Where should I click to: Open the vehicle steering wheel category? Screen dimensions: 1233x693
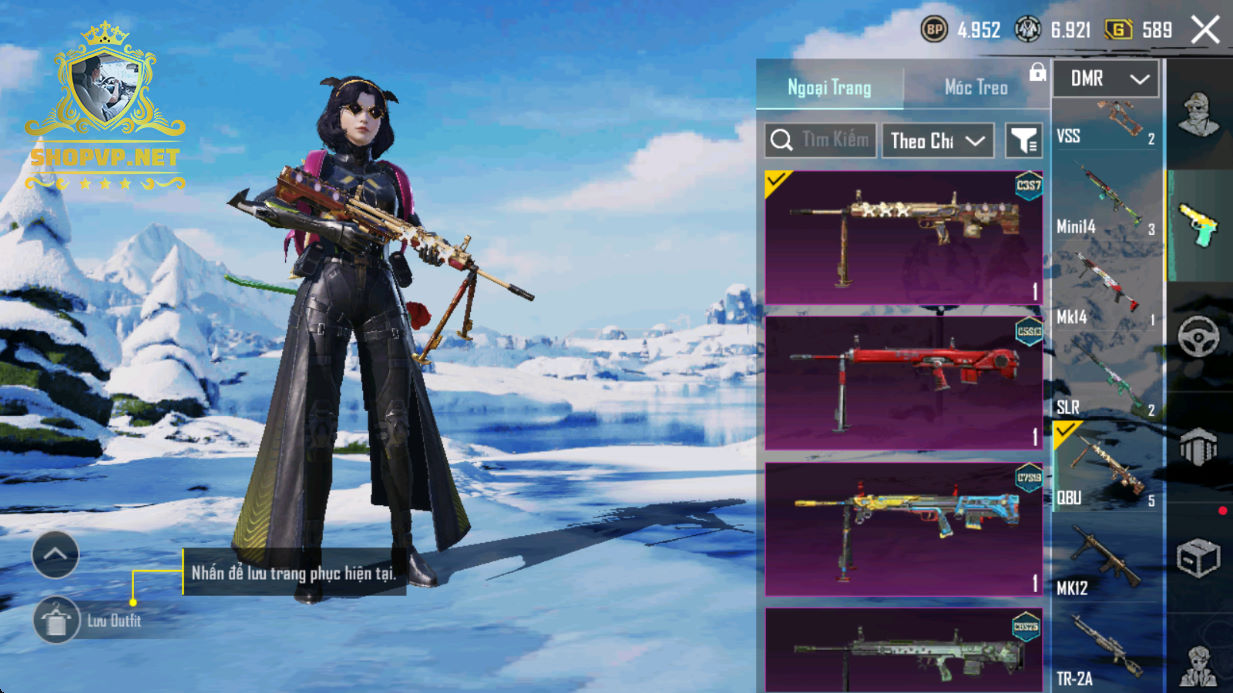[1198, 338]
